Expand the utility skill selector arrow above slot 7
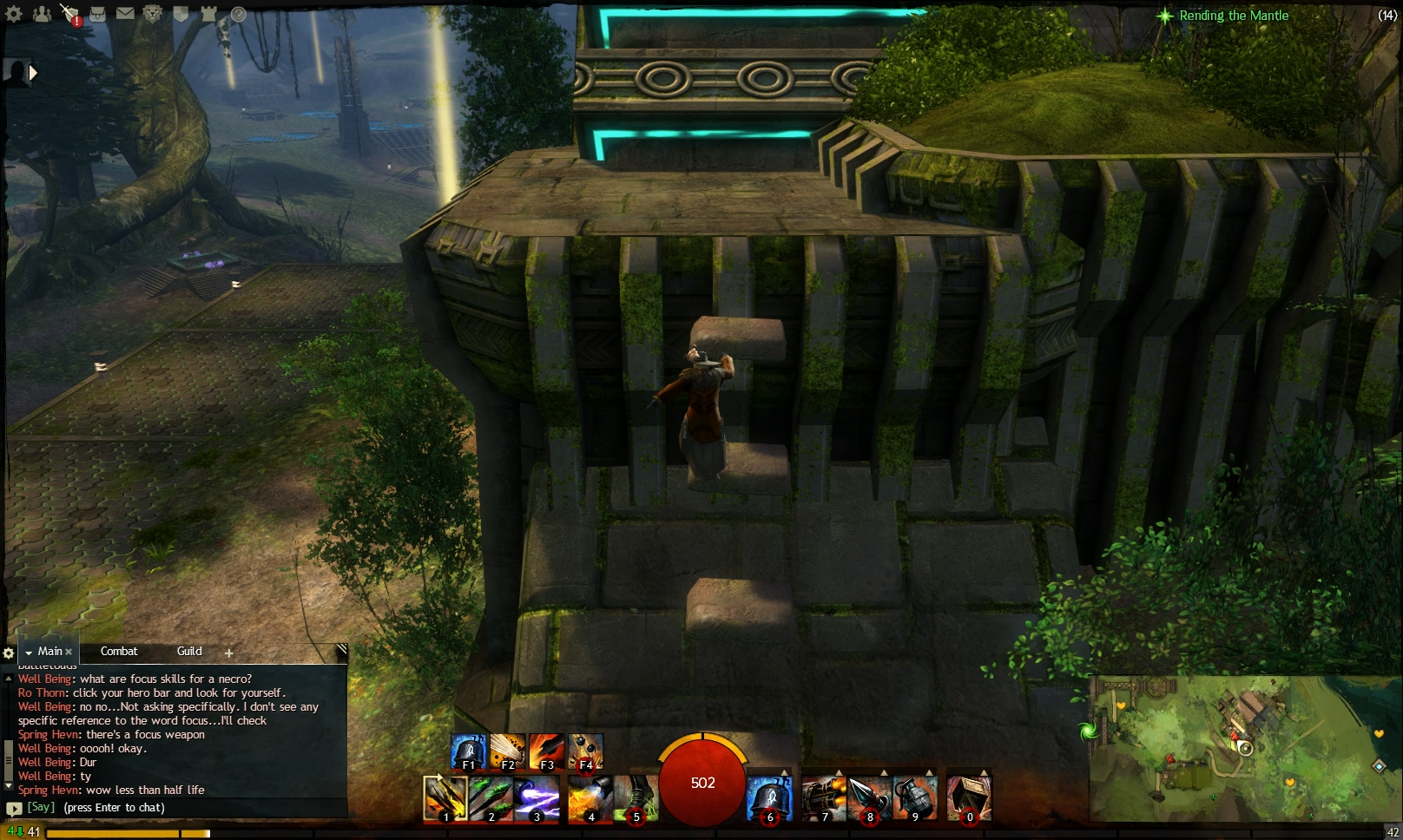The width and height of the screenshot is (1403, 840). [837, 771]
